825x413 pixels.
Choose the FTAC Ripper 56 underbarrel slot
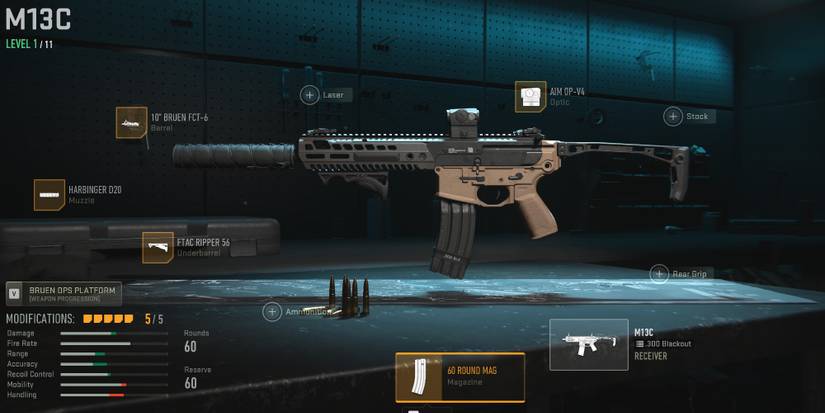[x=158, y=247]
